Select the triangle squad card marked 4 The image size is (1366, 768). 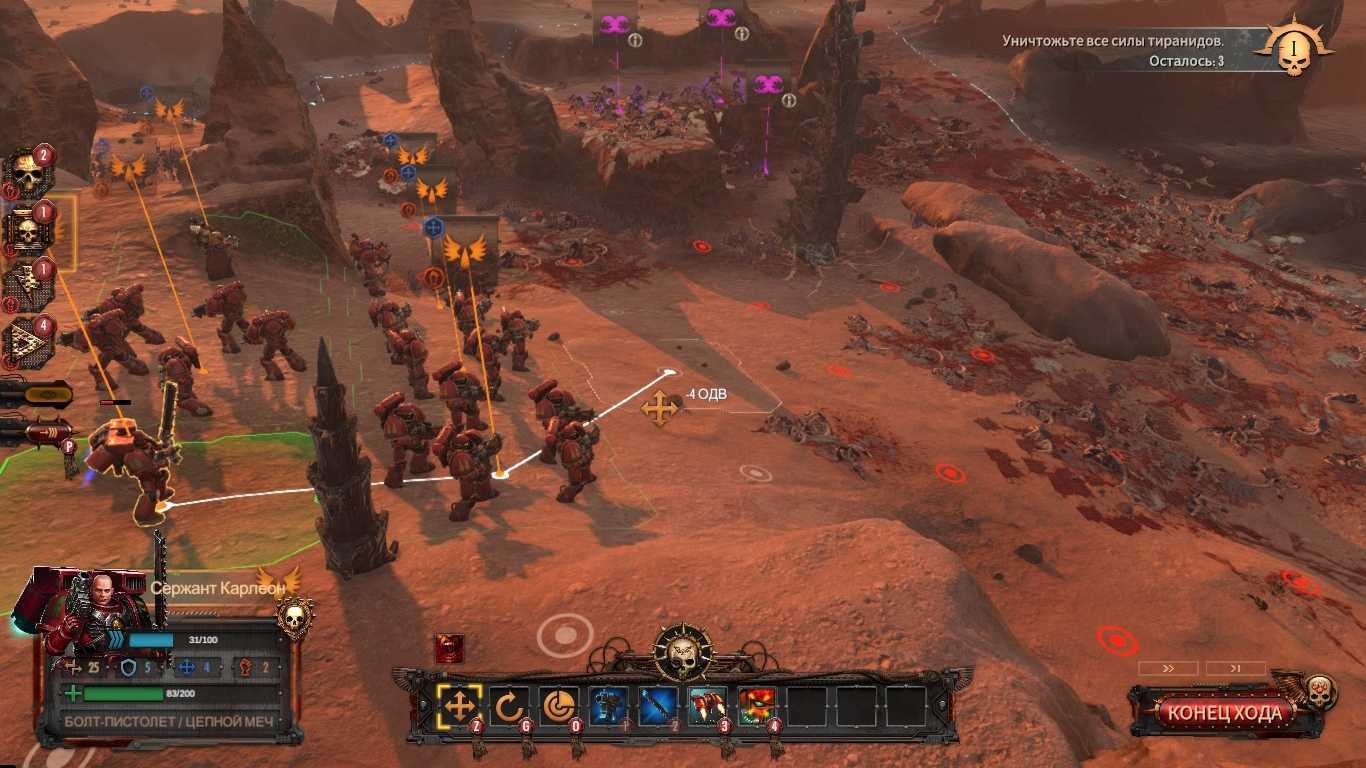[28, 342]
